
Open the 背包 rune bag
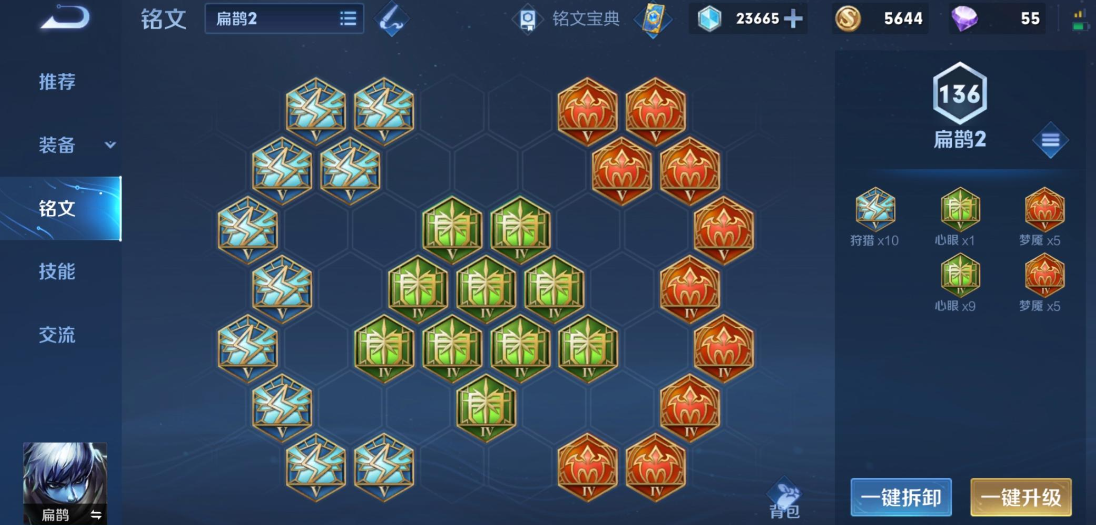(785, 500)
